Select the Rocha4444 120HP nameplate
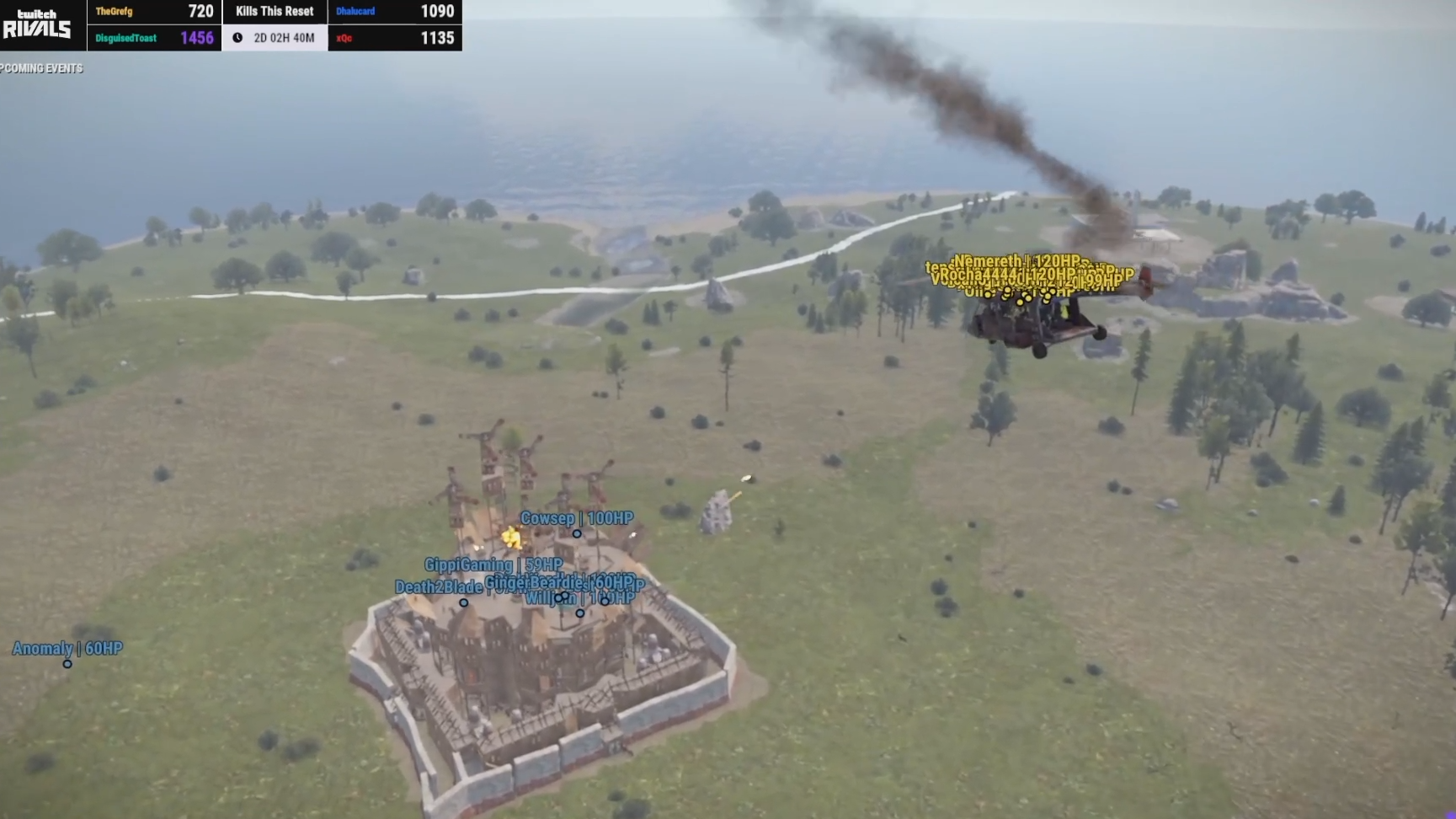Image resolution: width=1456 pixels, height=819 pixels. (x=1004, y=275)
